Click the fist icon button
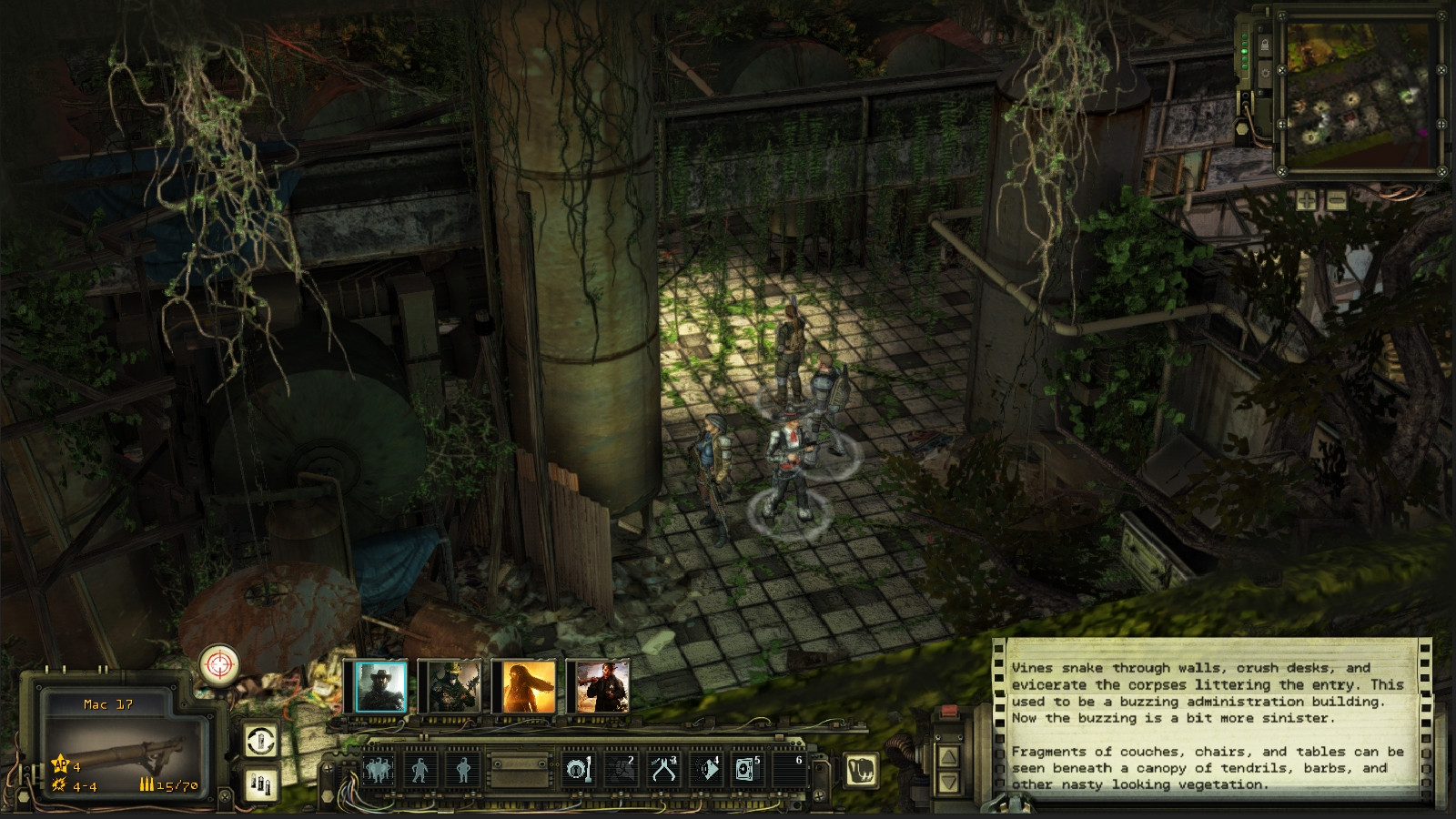 point(861,770)
